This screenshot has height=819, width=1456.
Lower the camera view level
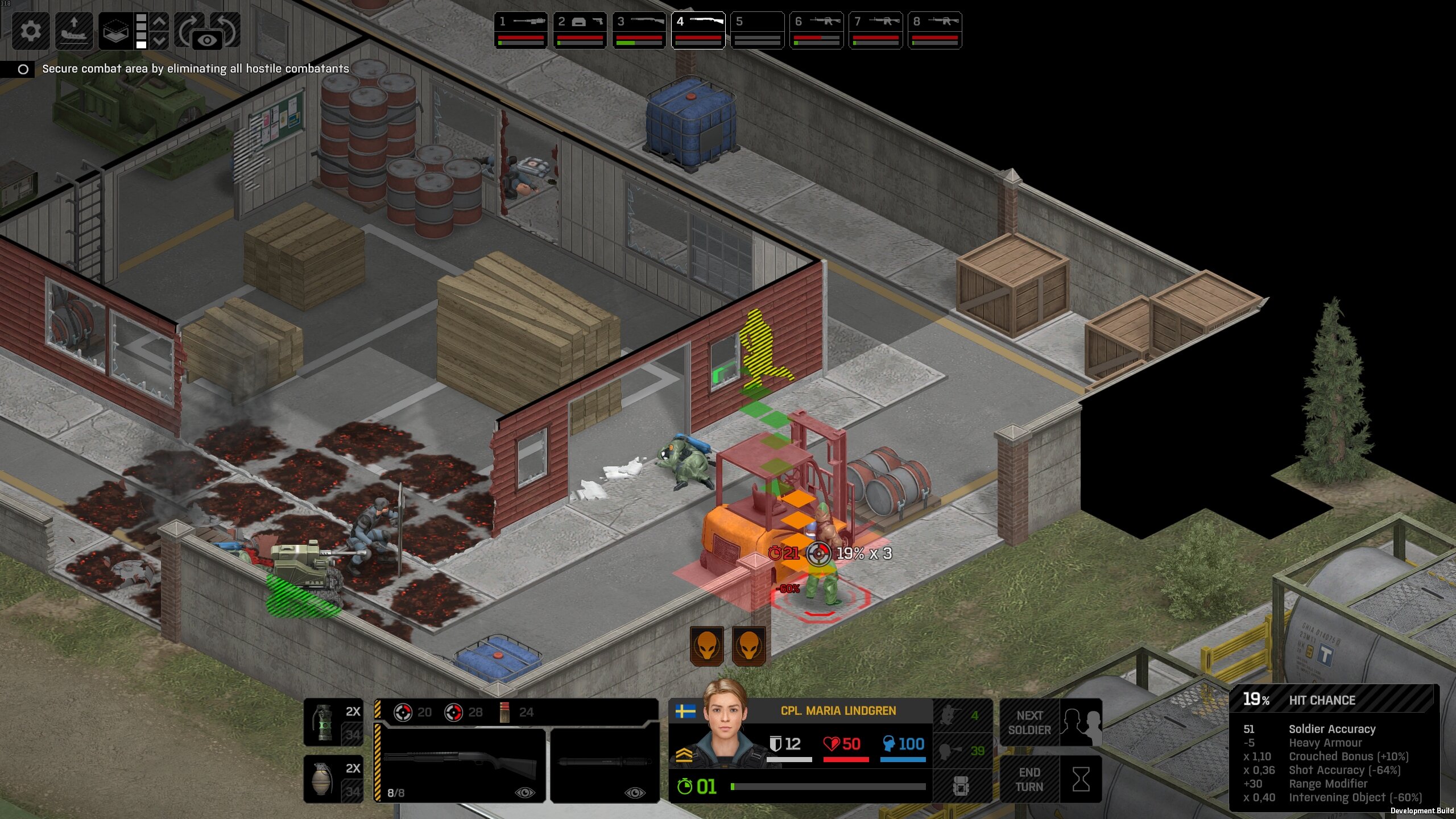click(160, 40)
